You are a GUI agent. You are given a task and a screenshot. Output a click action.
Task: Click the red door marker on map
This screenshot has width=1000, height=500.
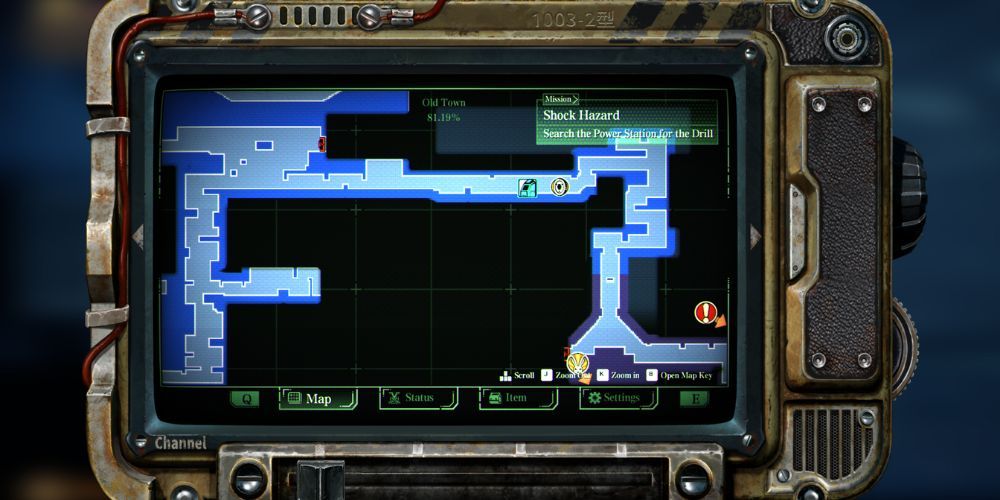coord(322,144)
